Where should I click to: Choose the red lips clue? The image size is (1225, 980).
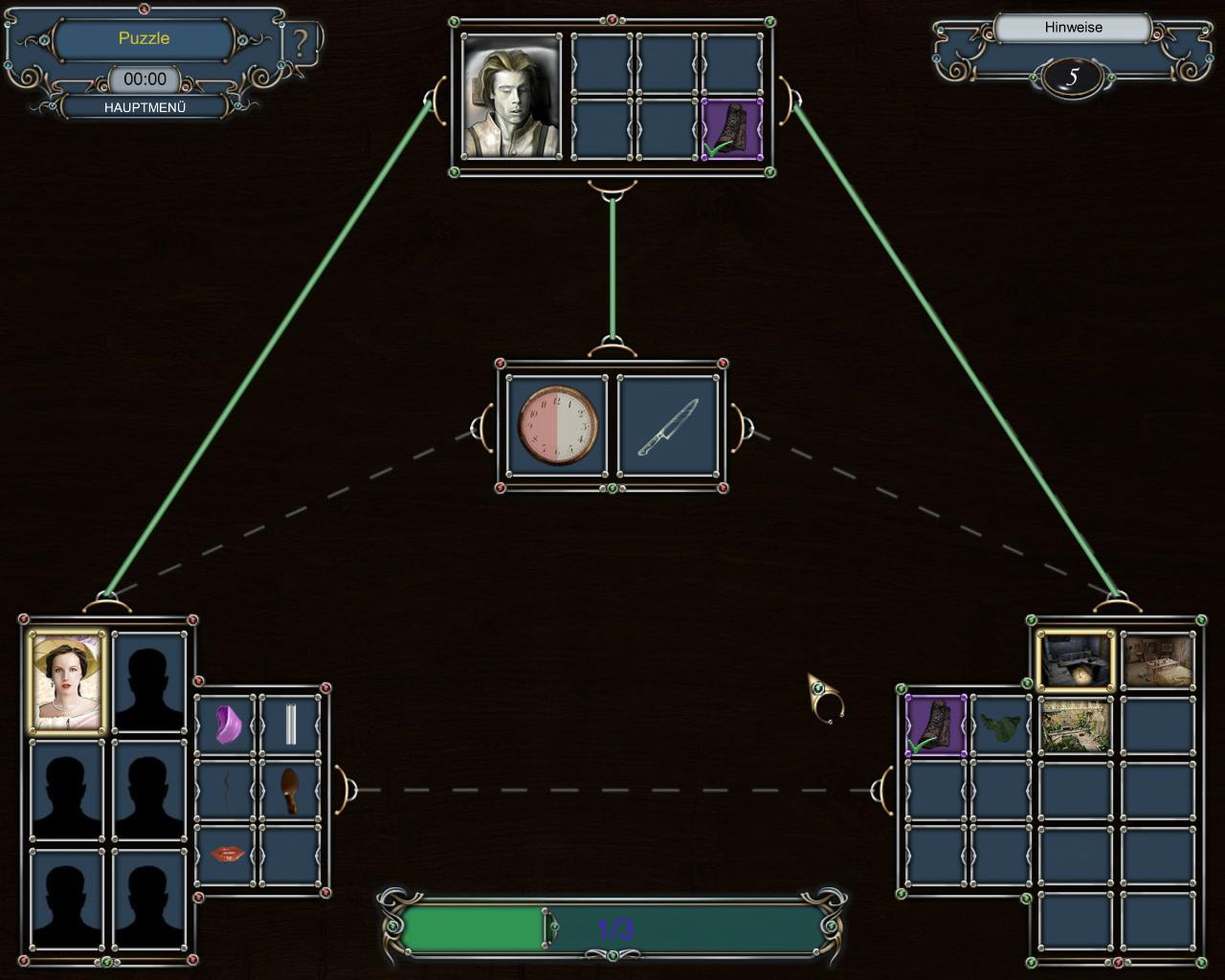click(x=227, y=853)
